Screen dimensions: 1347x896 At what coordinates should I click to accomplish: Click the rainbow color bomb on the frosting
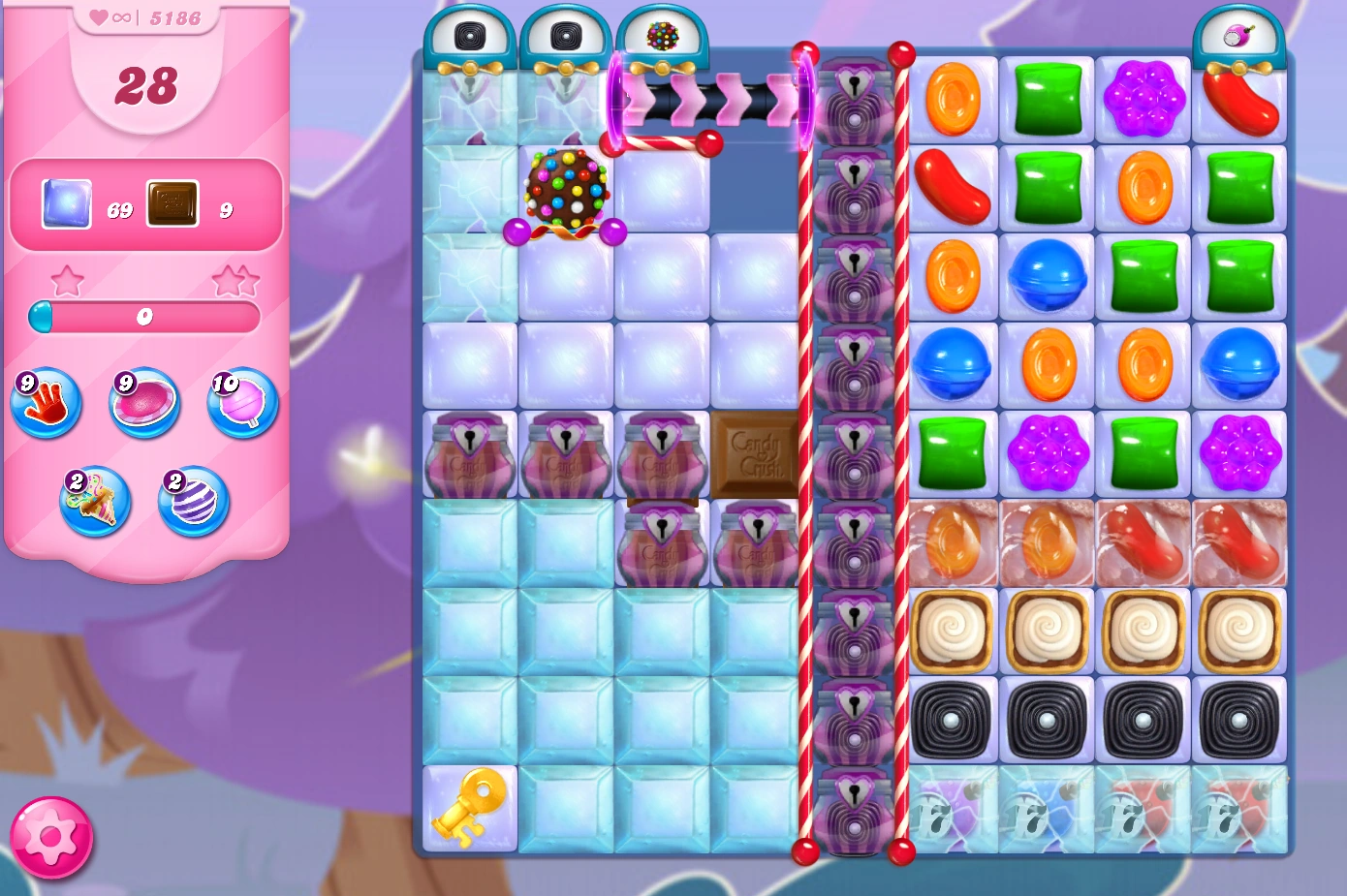pos(567,189)
